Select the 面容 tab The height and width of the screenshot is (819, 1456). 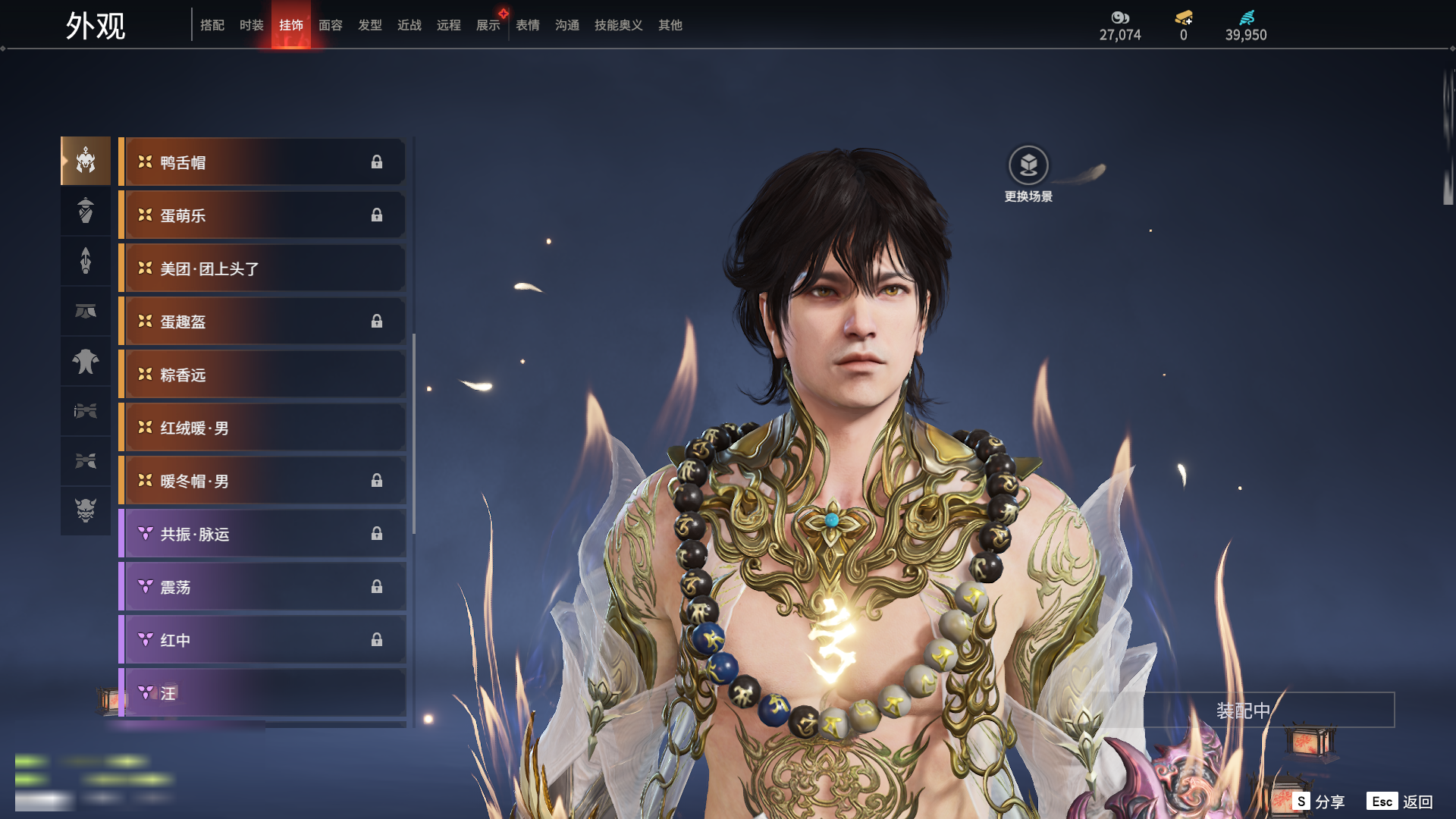coord(331,25)
